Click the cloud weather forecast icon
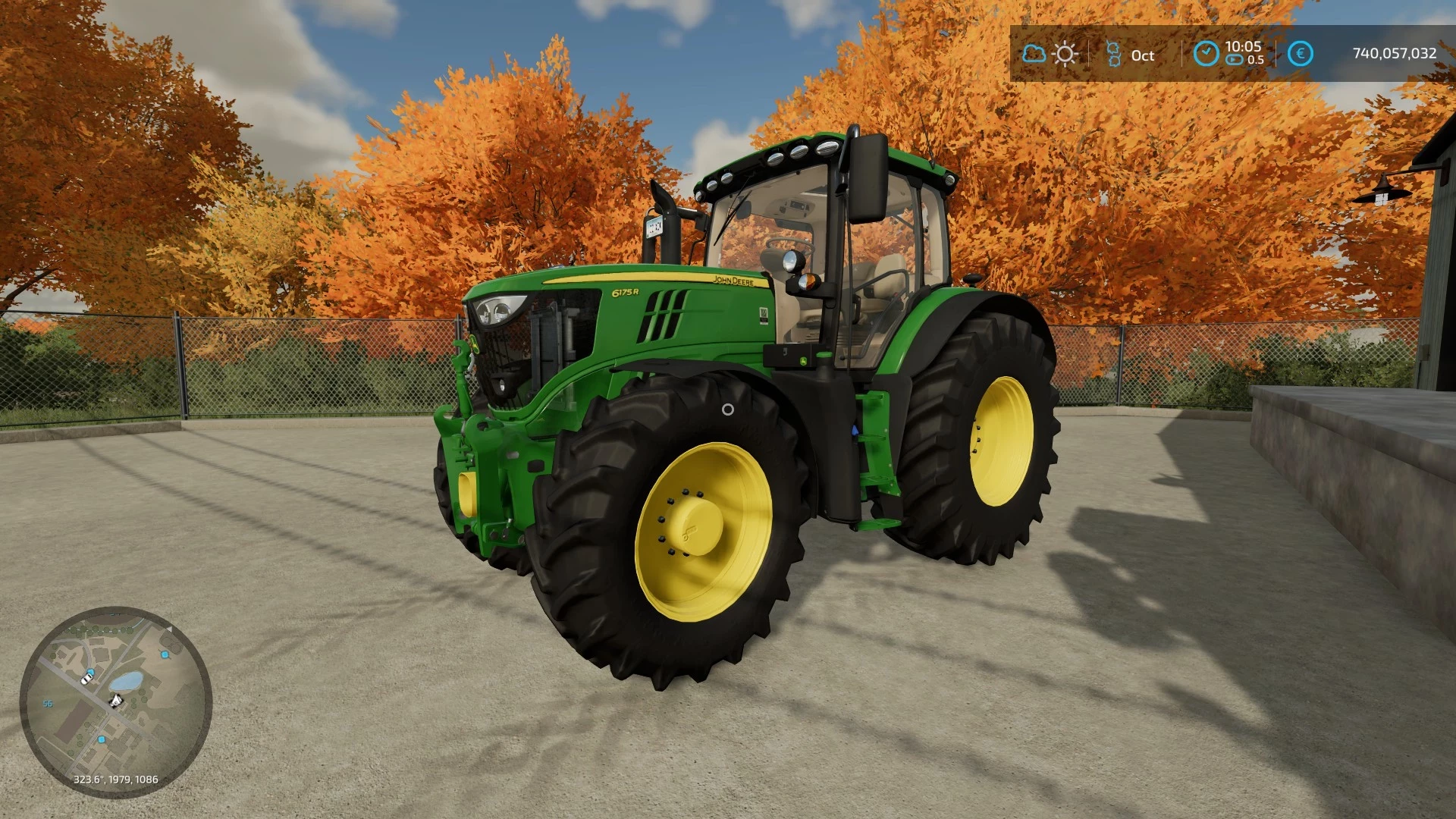 [x=1034, y=52]
